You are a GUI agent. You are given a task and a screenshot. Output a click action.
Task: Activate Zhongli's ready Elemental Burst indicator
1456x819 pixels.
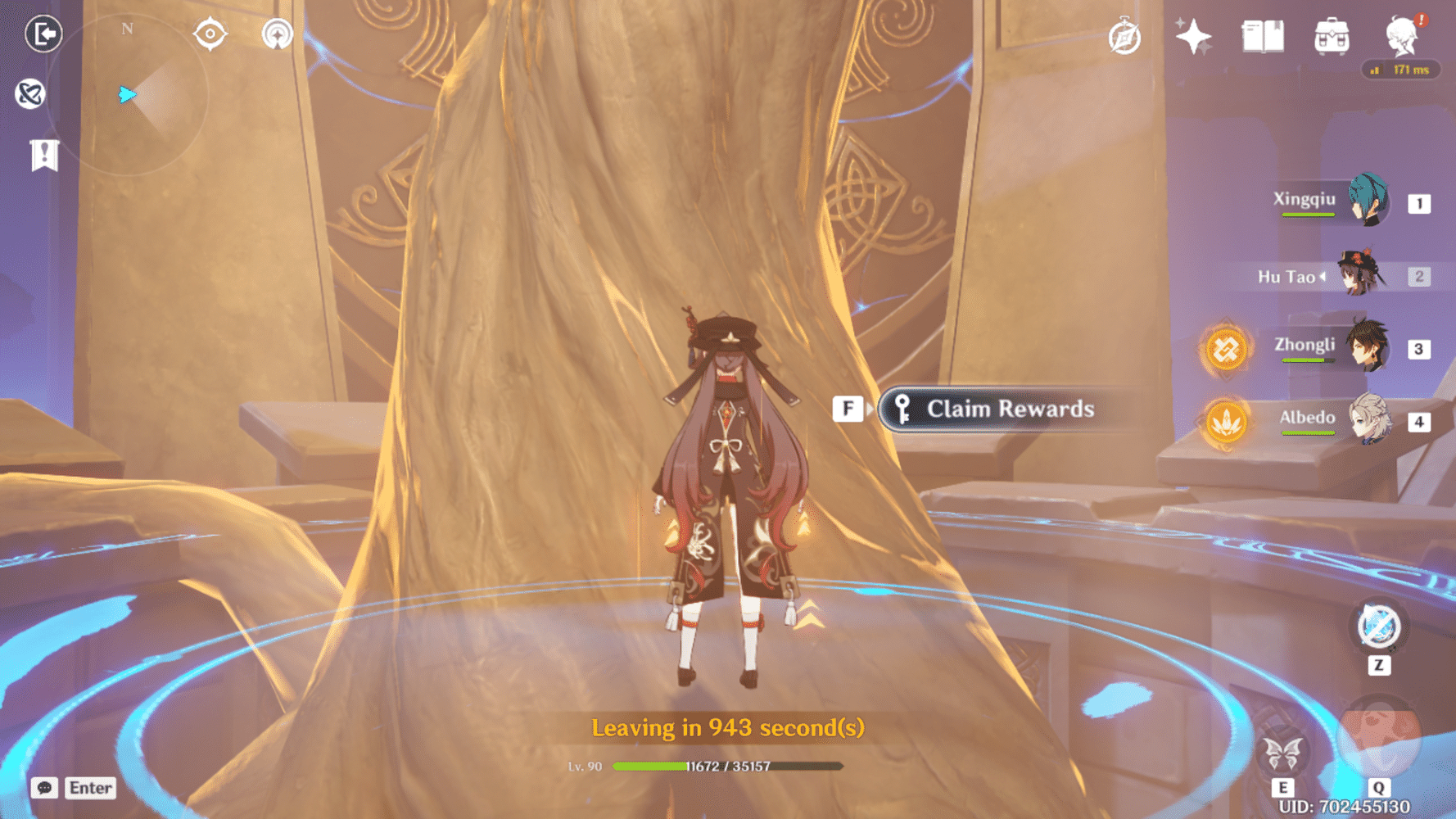1226,348
